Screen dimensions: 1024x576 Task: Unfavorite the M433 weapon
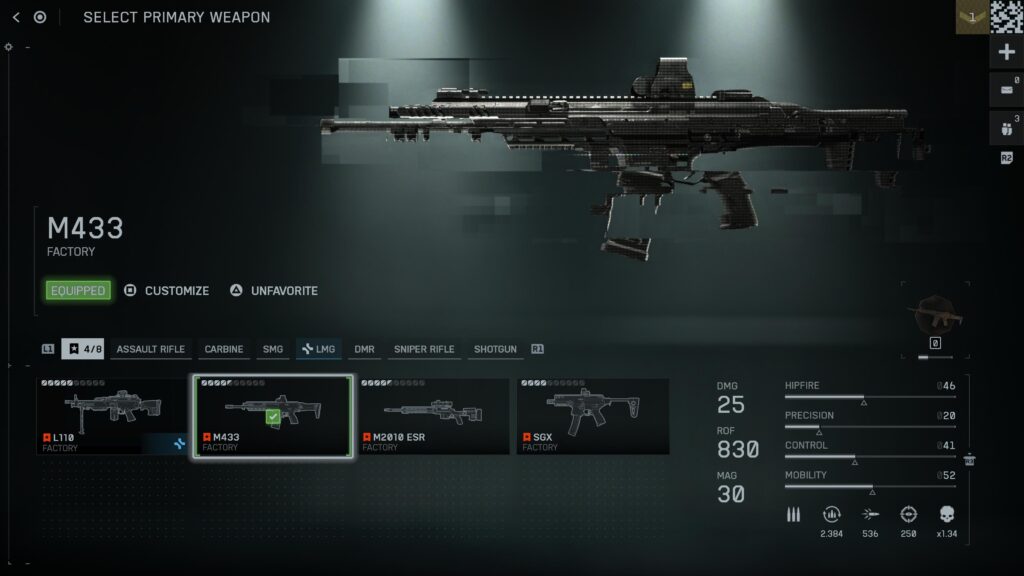pos(274,291)
